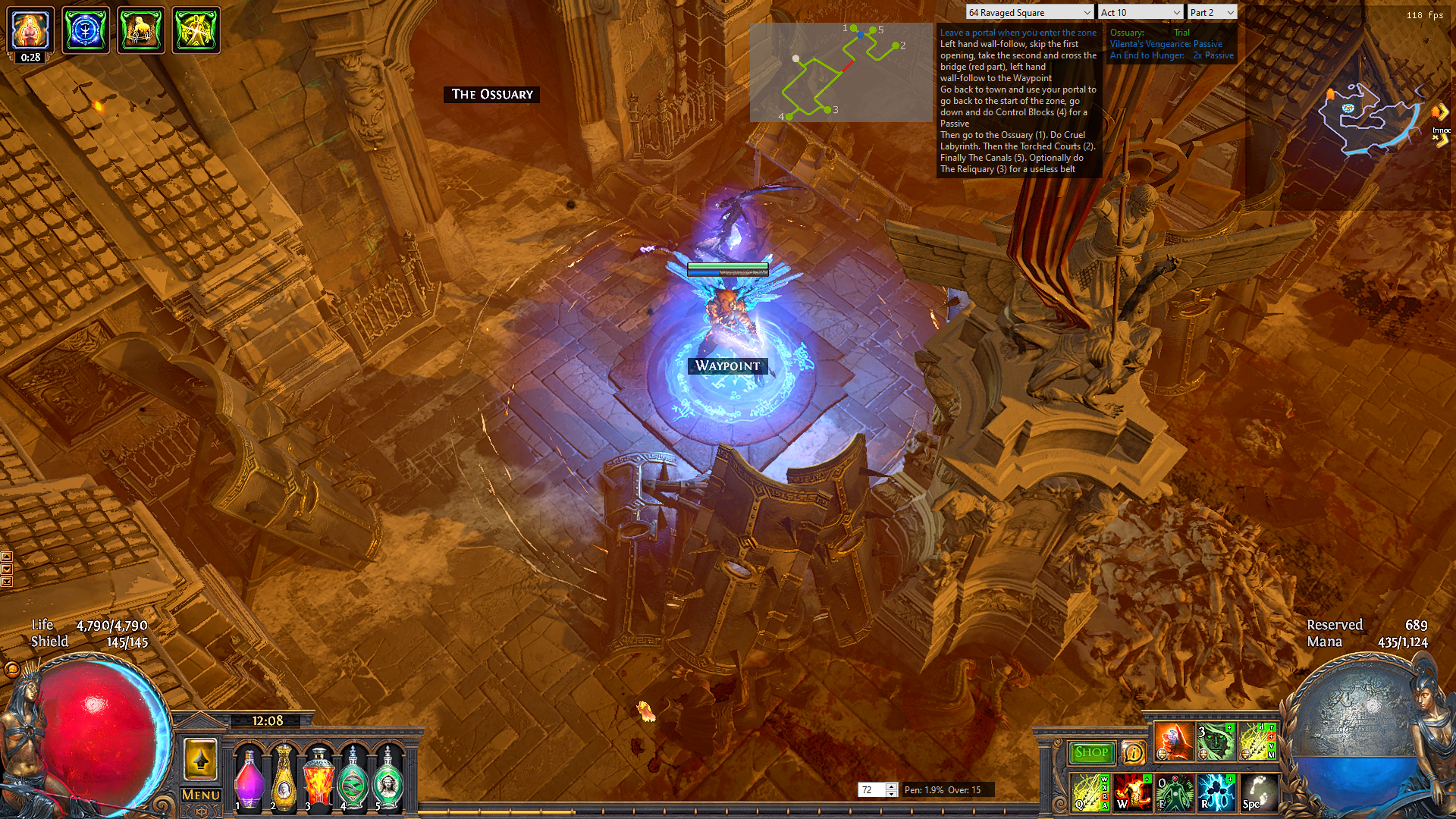Select the footprints move skill on Space
Viewport: 1456px width, 819px height.
pos(1257,792)
